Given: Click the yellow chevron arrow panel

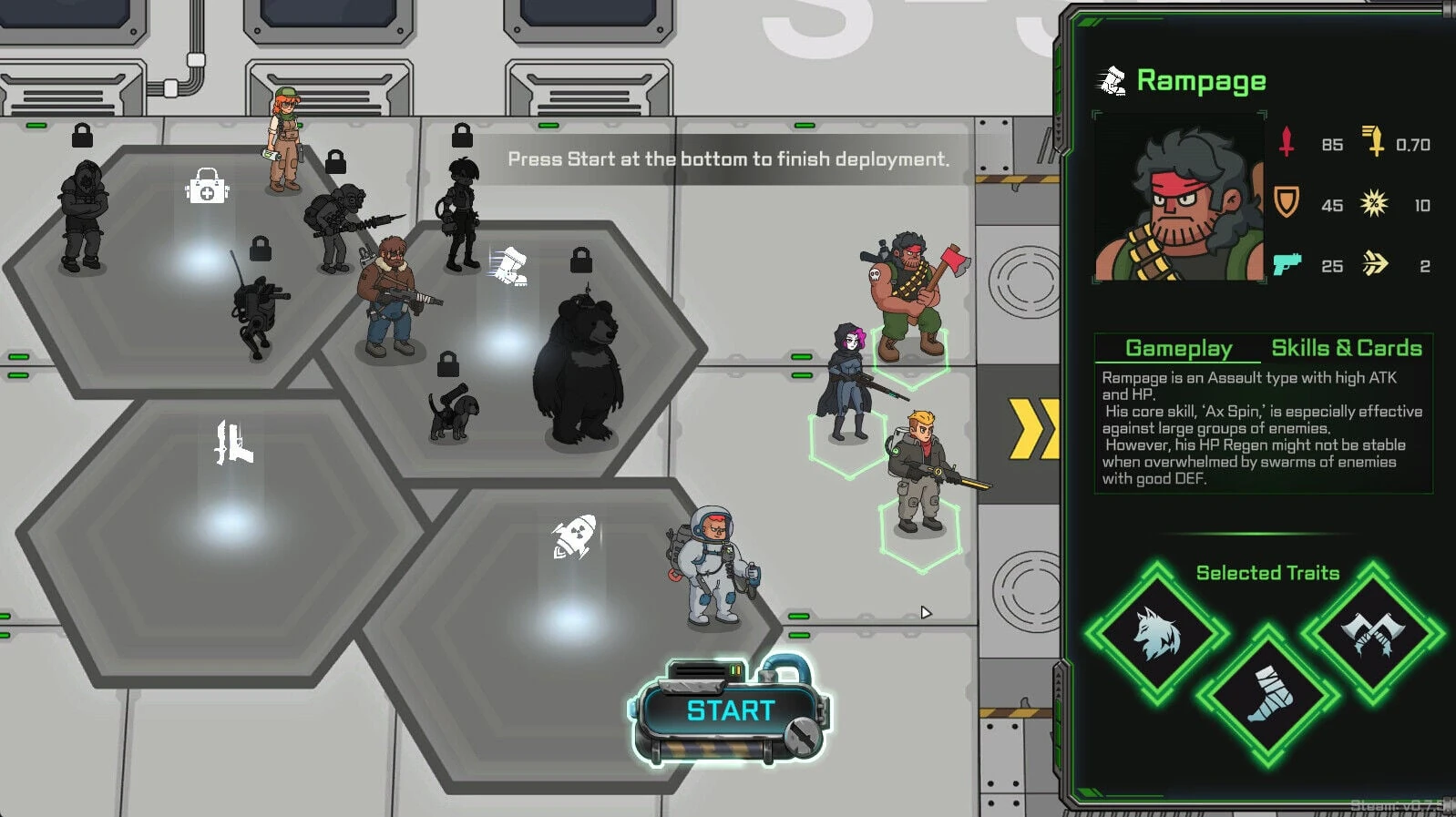Looking at the screenshot, I should pyautogui.click(x=1032, y=428).
